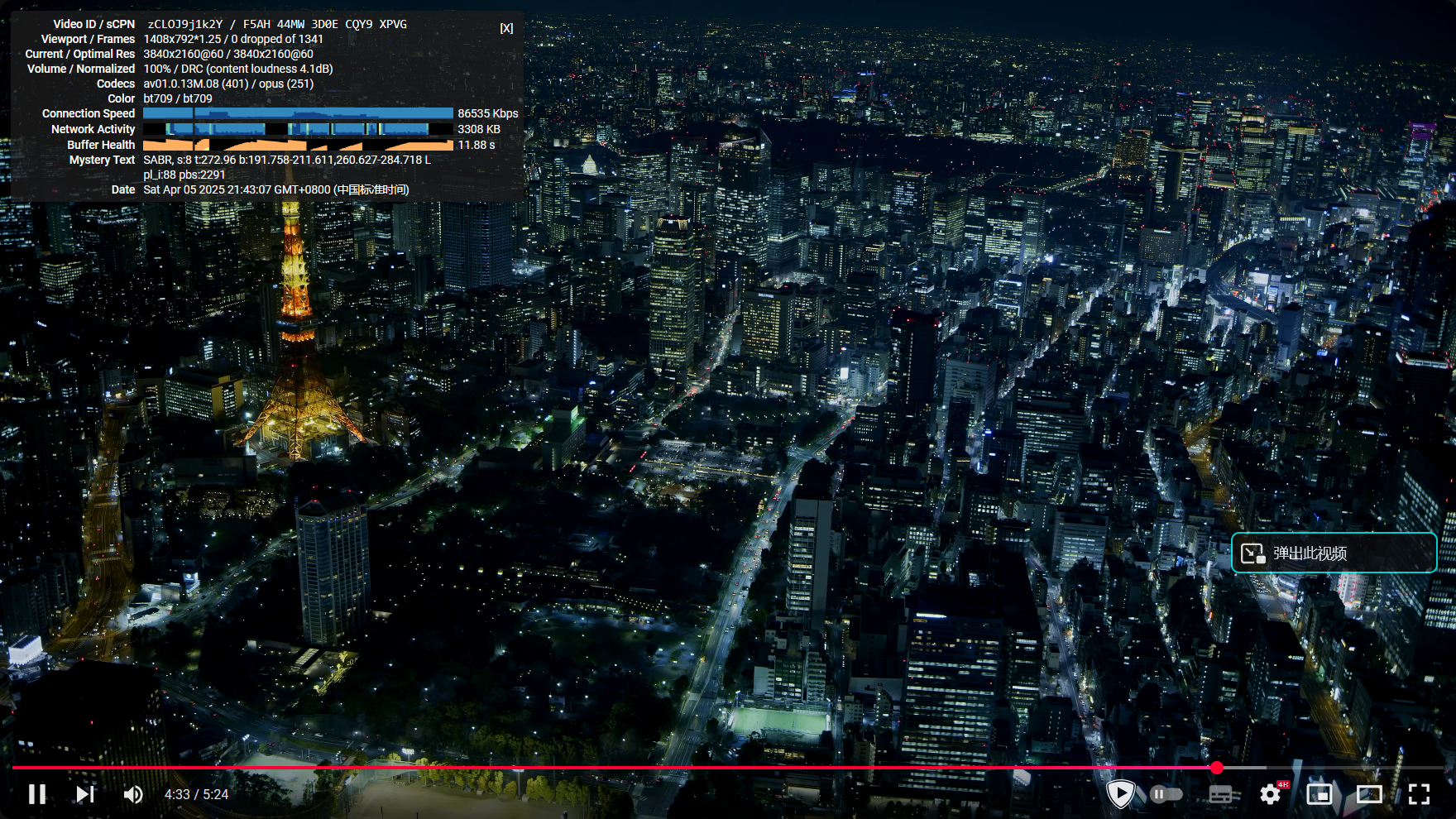Open the settings gear menu
Image resolution: width=1456 pixels, height=819 pixels.
click(1270, 794)
